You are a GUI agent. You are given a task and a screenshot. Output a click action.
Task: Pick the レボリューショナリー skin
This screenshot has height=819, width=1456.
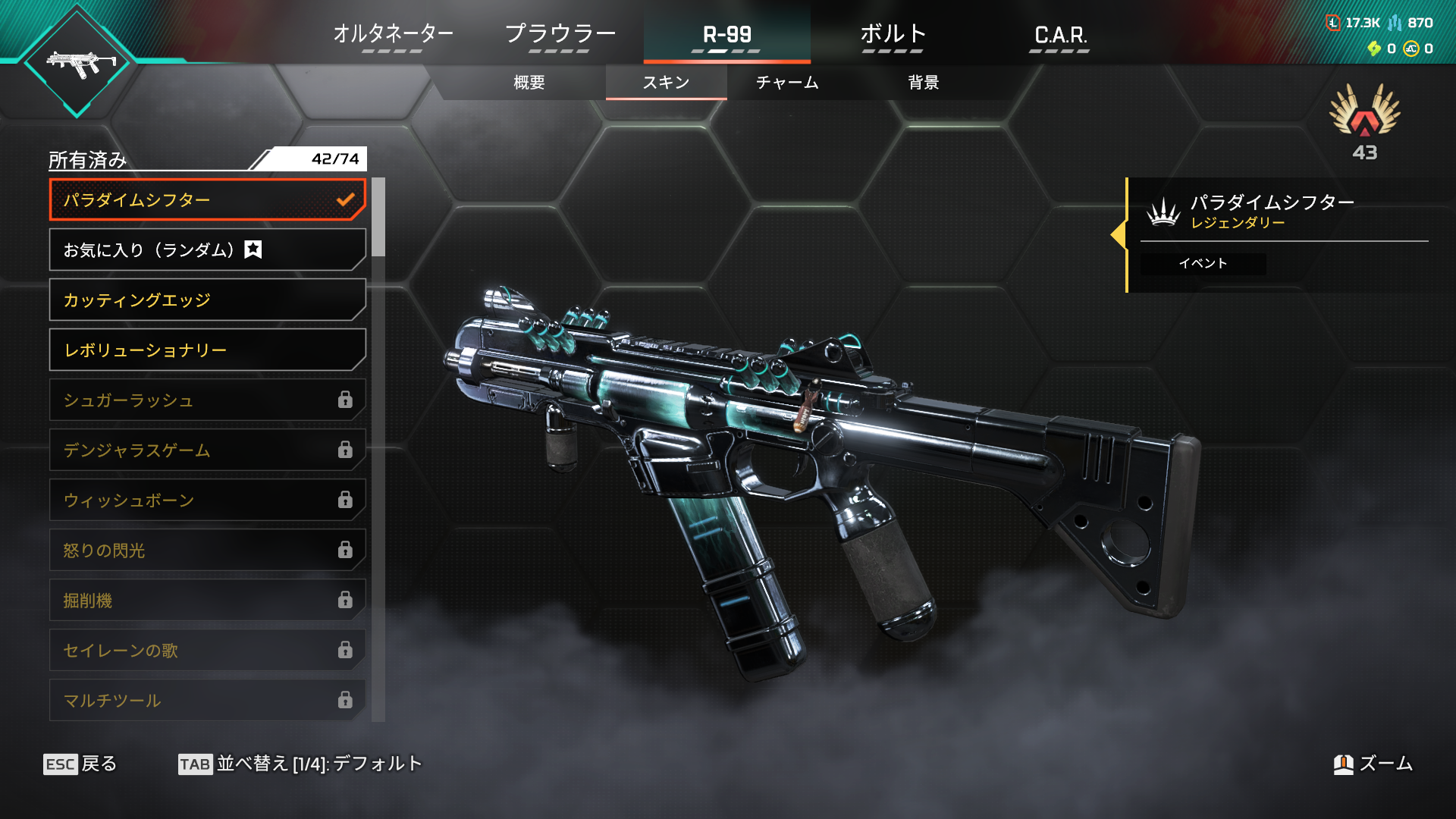[206, 350]
